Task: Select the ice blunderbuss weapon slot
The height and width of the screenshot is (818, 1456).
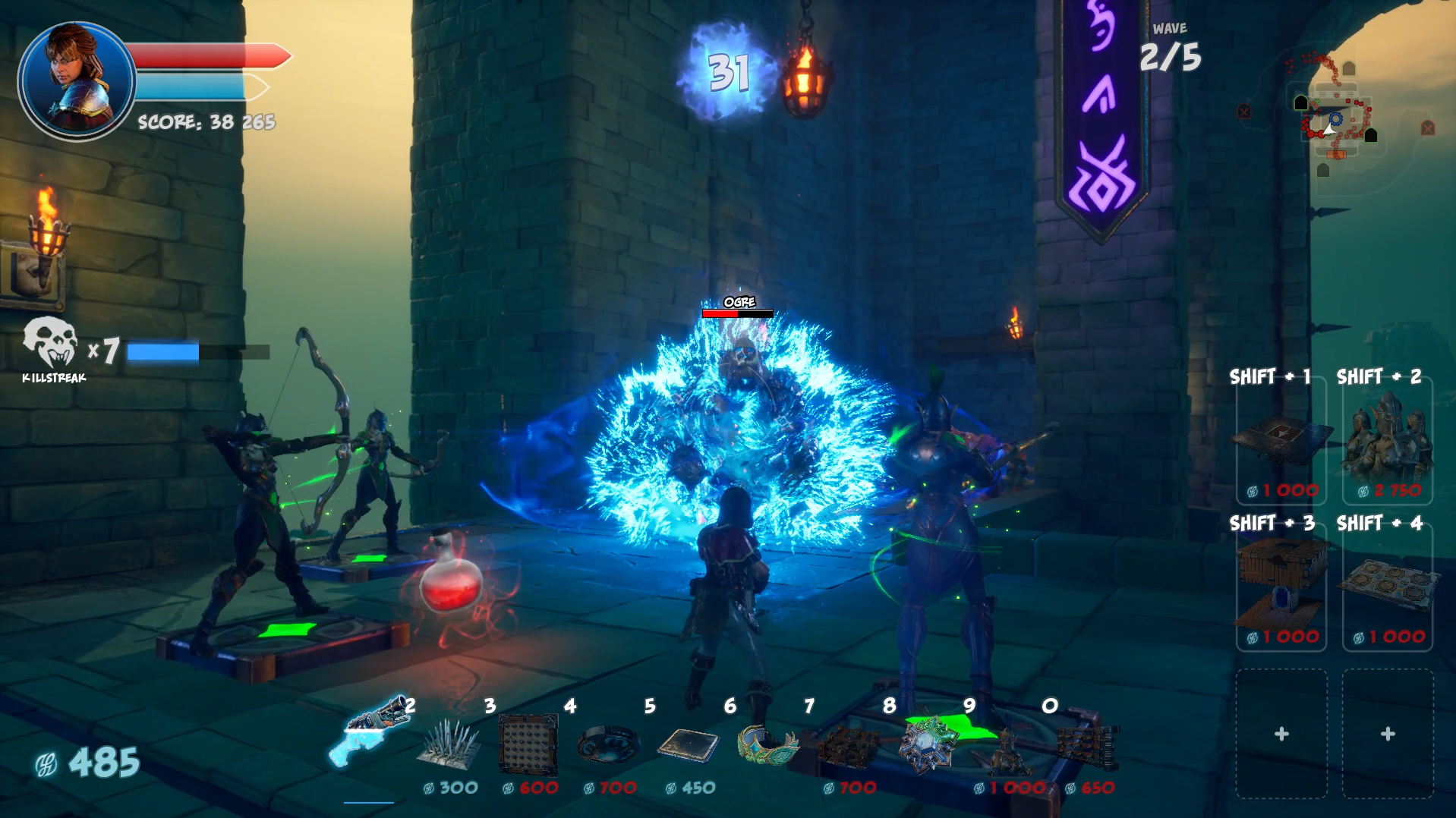Action: click(x=370, y=734)
